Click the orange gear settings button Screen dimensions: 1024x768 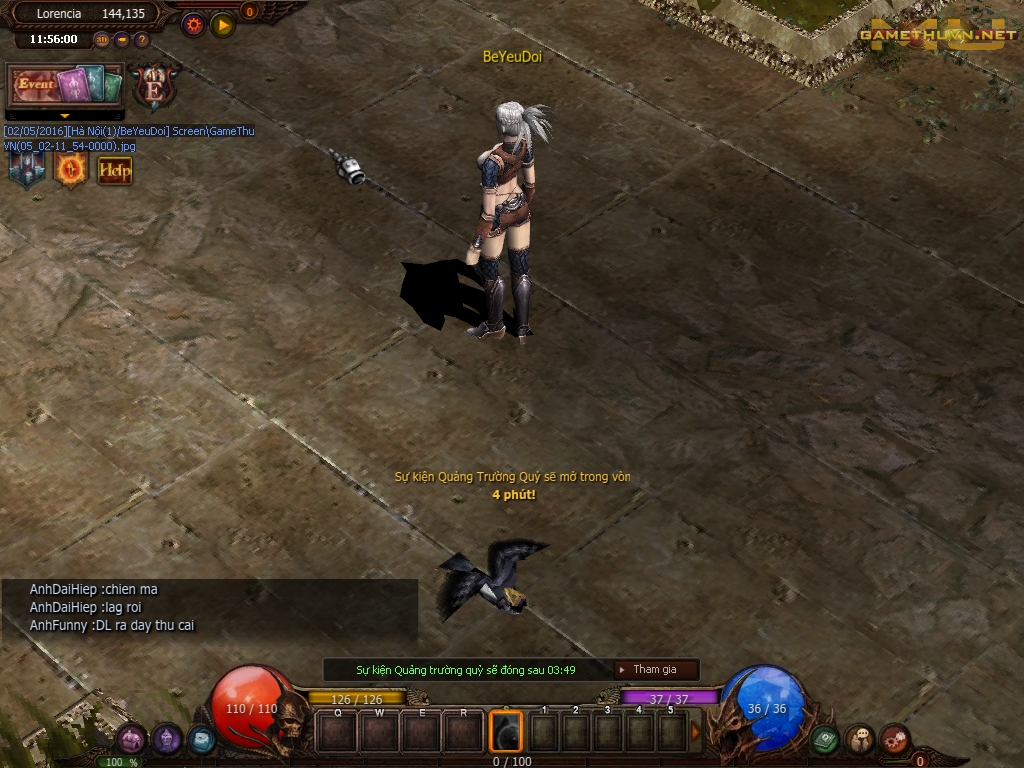click(x=193, y=25)
